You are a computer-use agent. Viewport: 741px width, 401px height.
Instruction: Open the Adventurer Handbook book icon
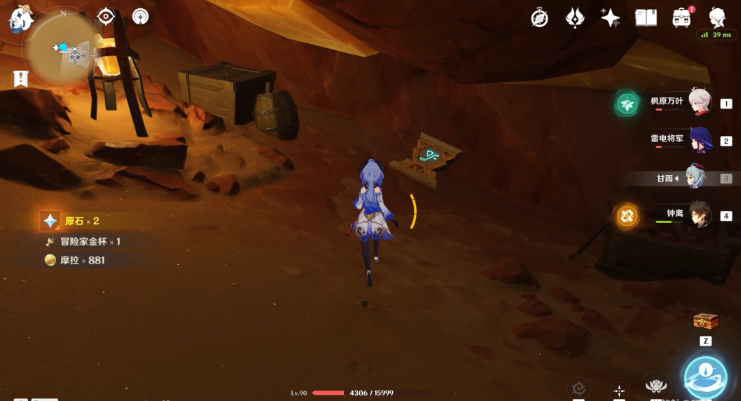pos(646,17)
